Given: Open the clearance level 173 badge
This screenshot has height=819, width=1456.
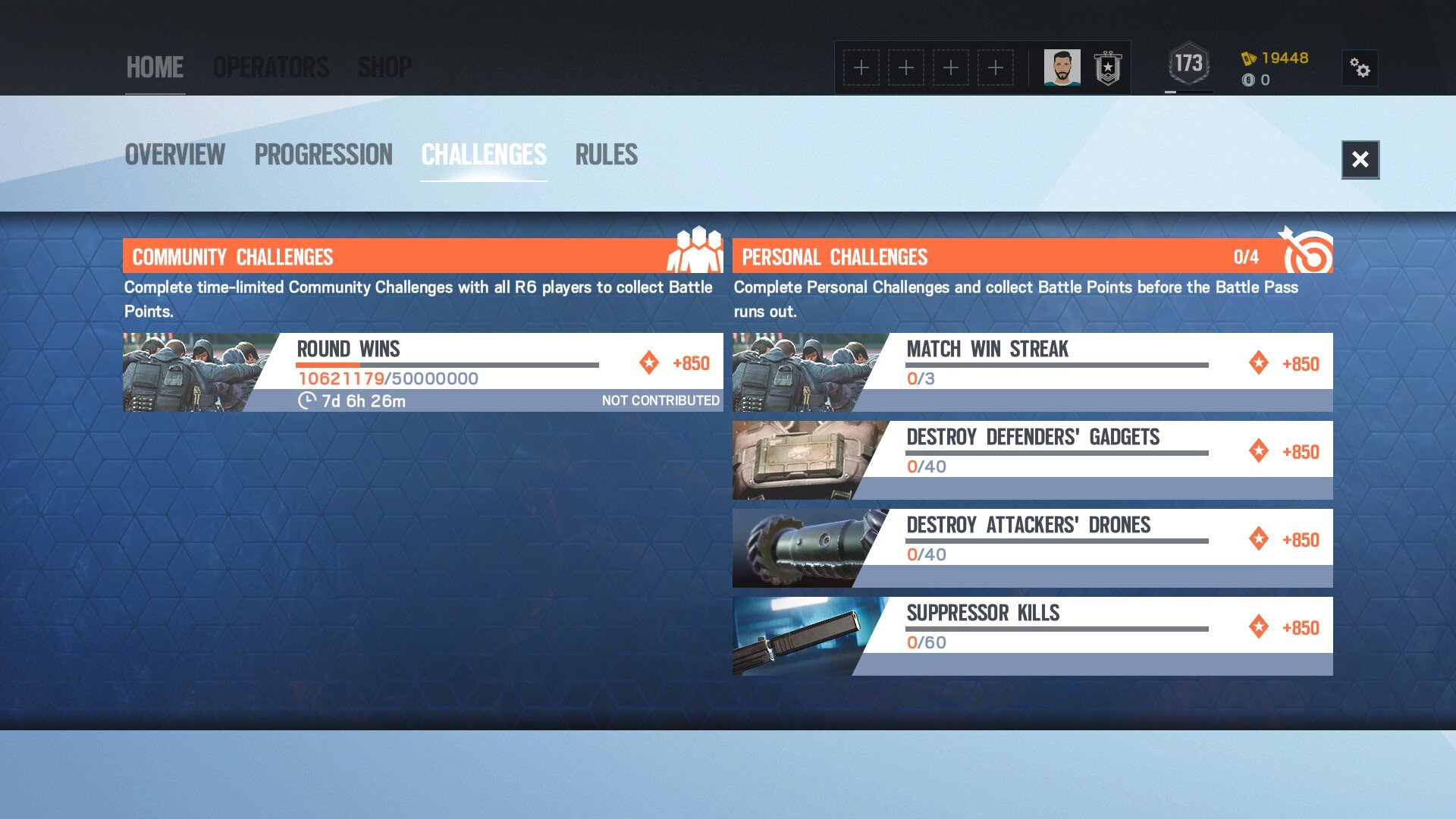Looking at the screenshot, I should click(x=1188, y=64).
